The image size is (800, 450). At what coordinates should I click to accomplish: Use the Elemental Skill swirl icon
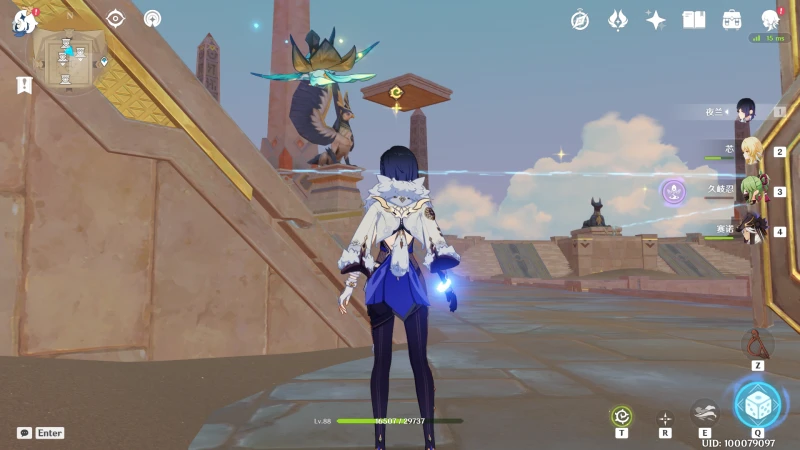(704, 413)
